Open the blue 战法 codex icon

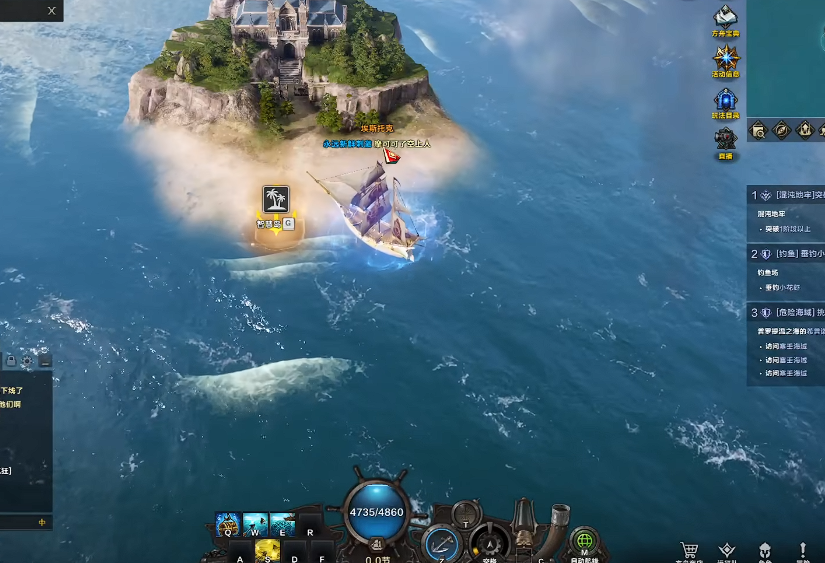click(x=725, y=99)
